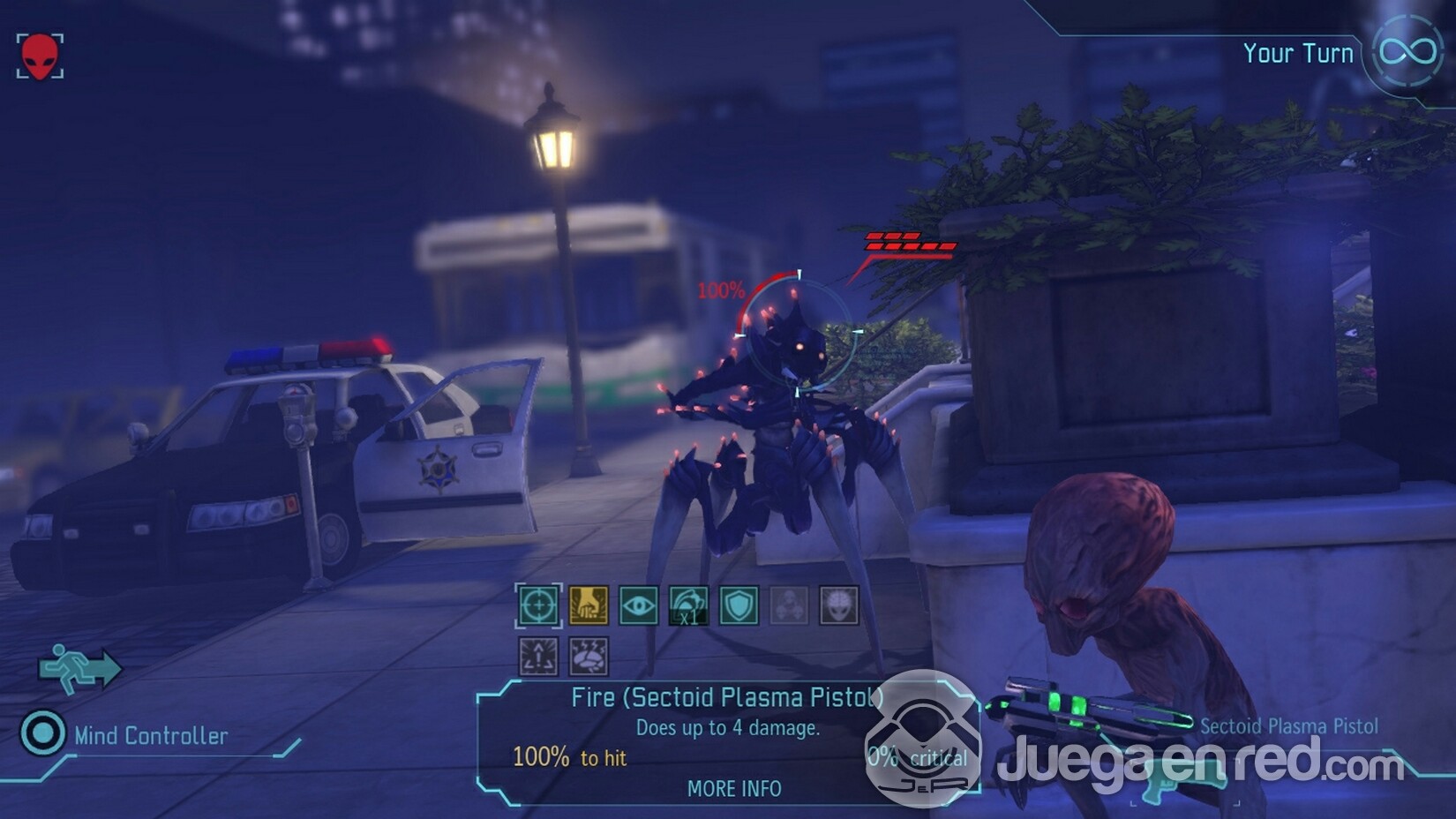Select the alien head brain ability
The image size is (1456, 819).
838,606
